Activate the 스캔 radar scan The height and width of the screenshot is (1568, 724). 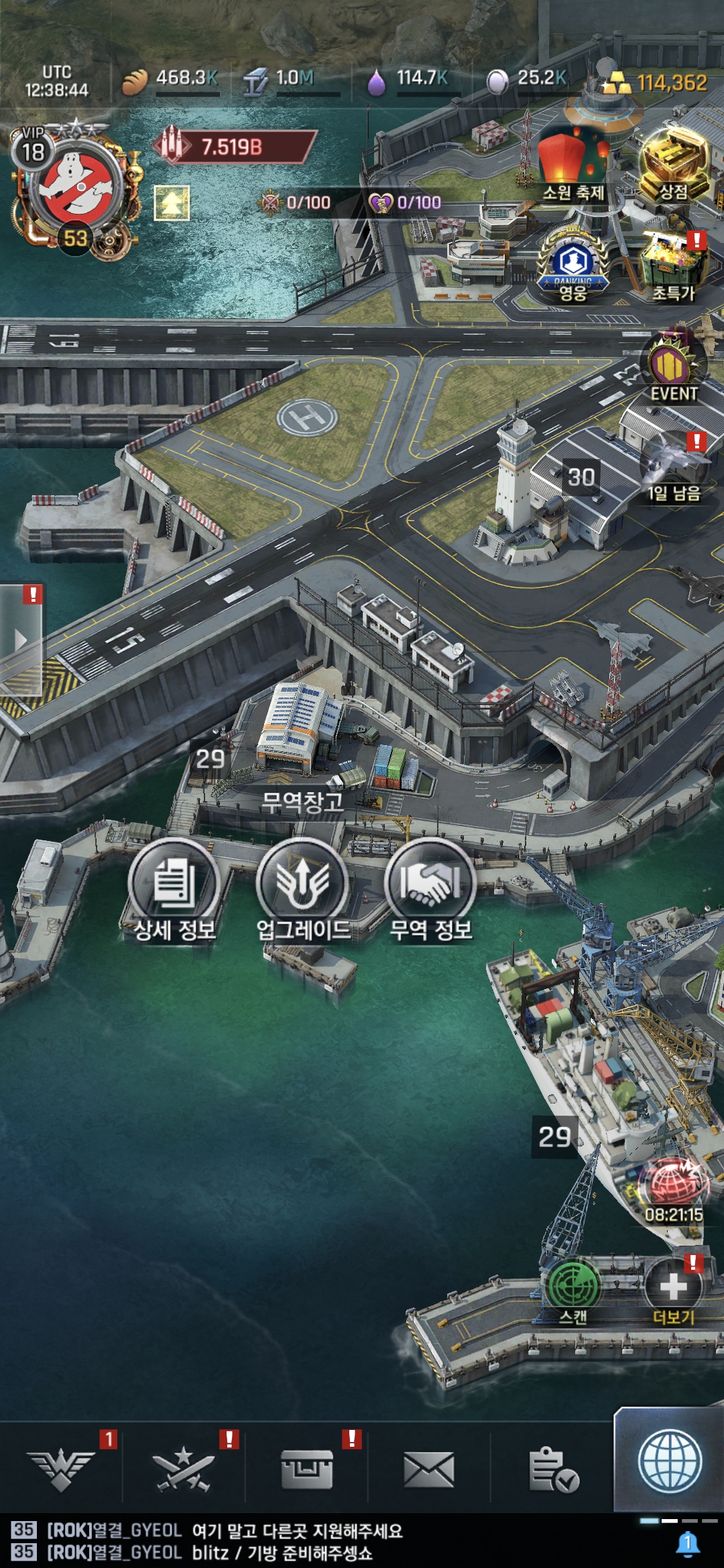coord(573,1287)
